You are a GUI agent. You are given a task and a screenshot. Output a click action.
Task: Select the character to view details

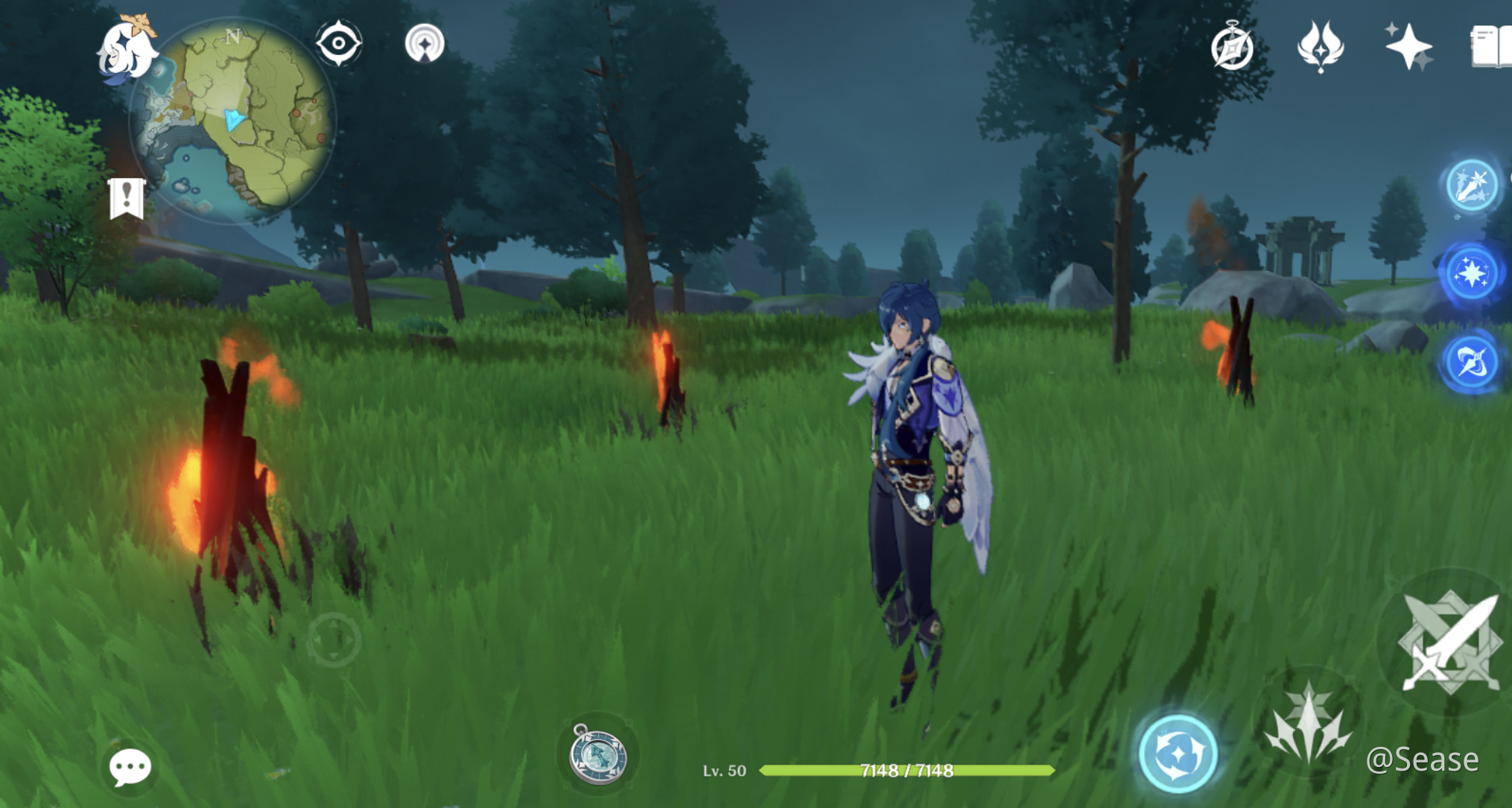[916, 447]
